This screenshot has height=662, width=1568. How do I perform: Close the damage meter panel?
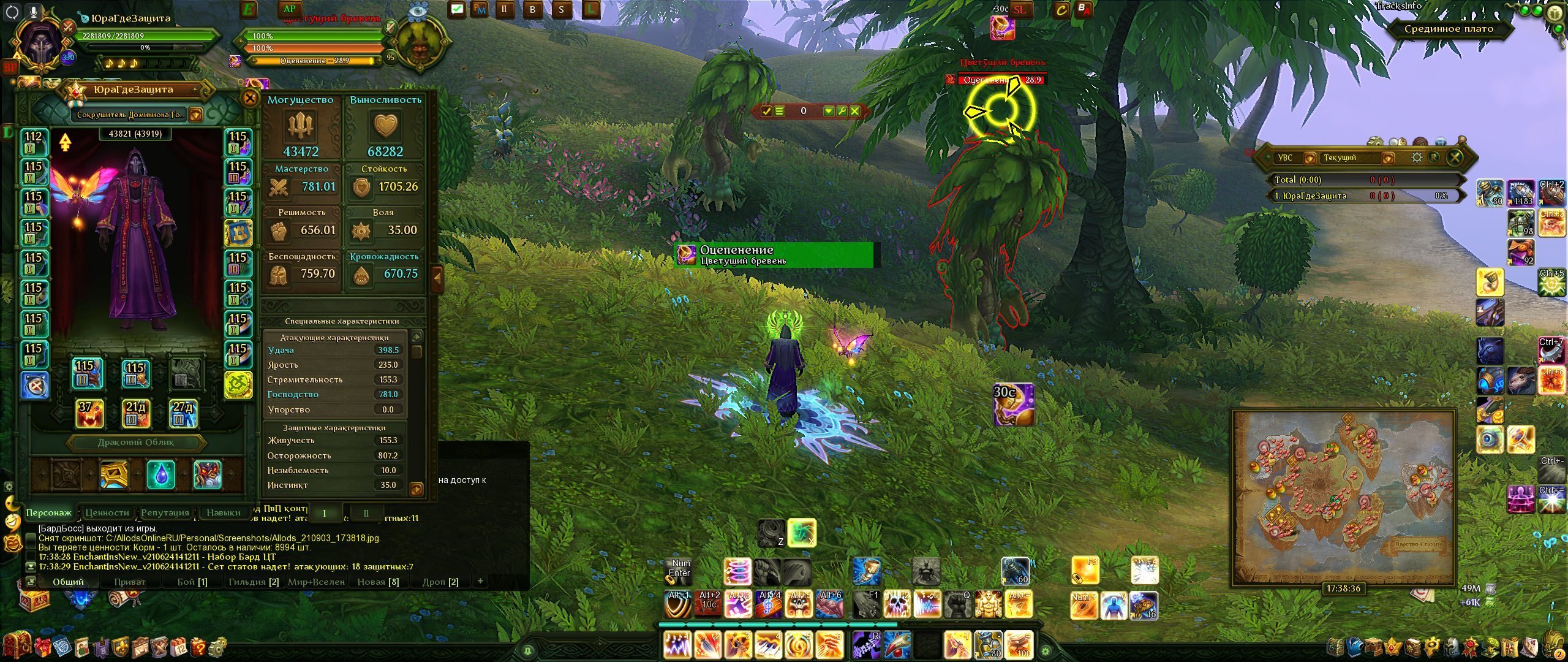coord(1455,158)
